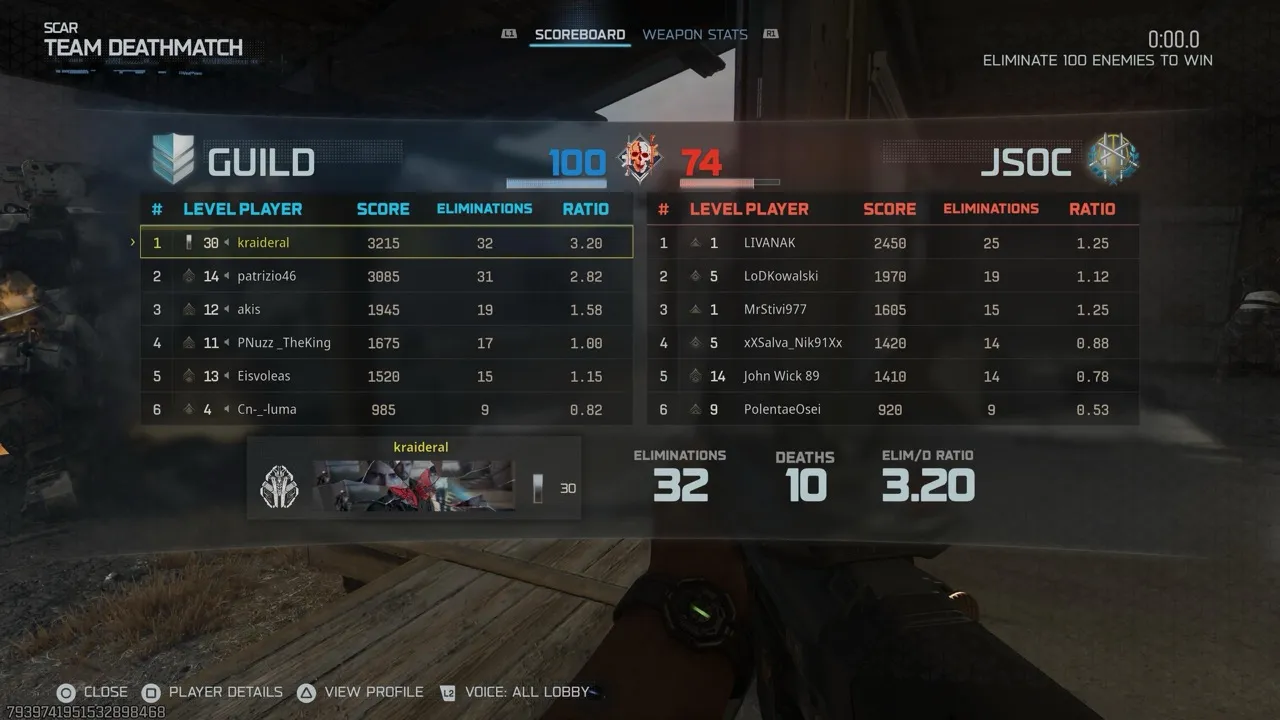Image resolution: width=1280 pixels, height=720 pixels.
Task: Click kraideral's player card banner
Action: click(x=414, y=486)
